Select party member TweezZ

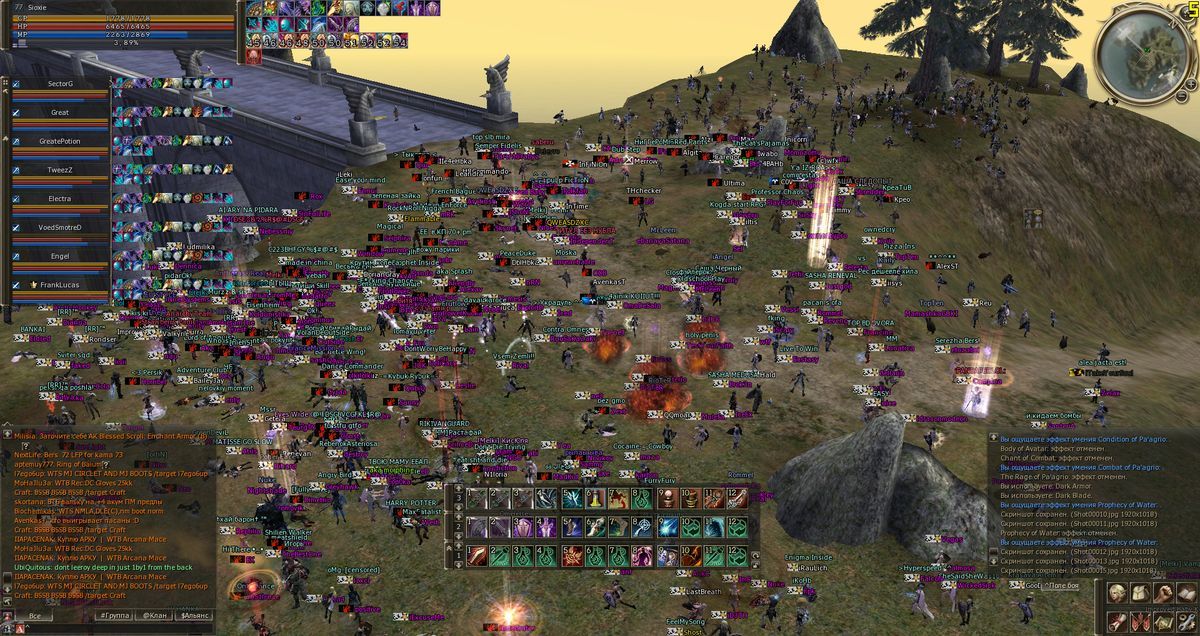(60, 170)
